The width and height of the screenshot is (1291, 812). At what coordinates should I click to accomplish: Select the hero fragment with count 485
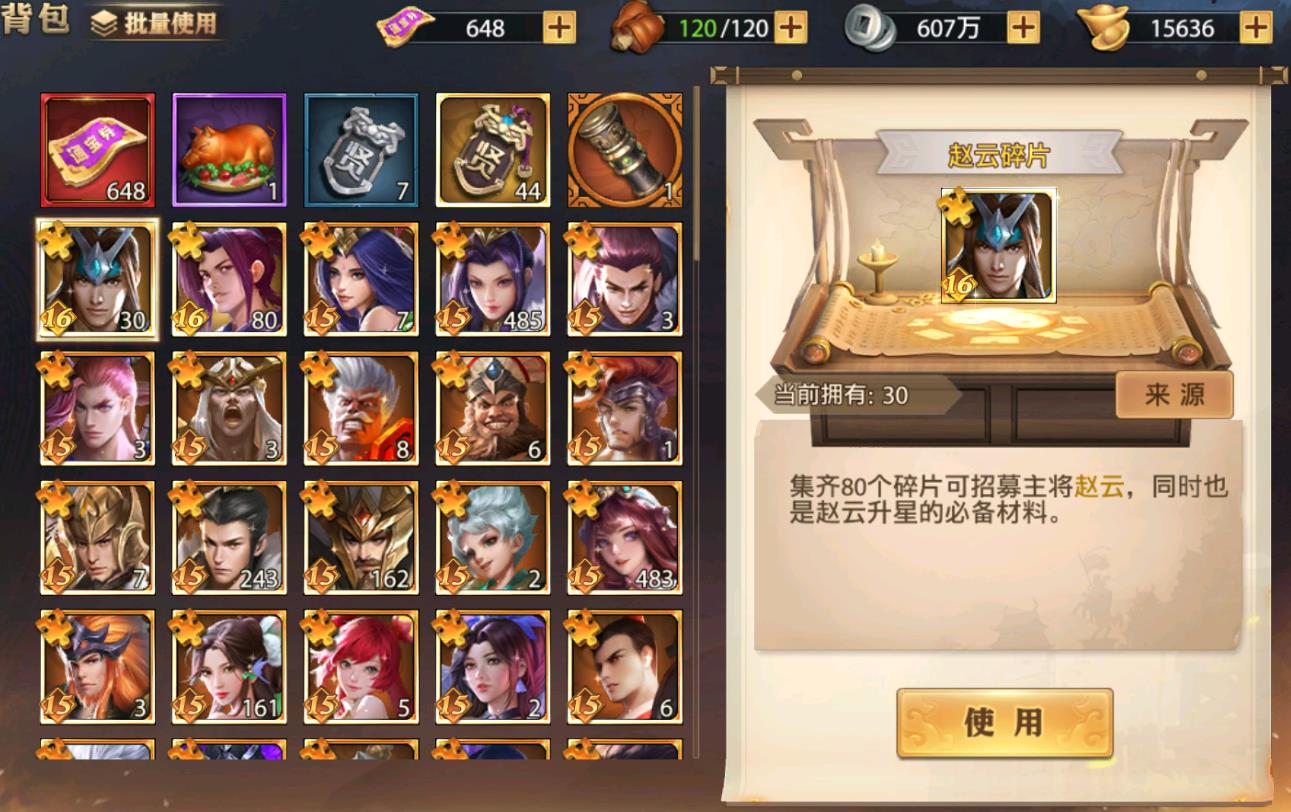pyautogui.click(x=494, y=279)
